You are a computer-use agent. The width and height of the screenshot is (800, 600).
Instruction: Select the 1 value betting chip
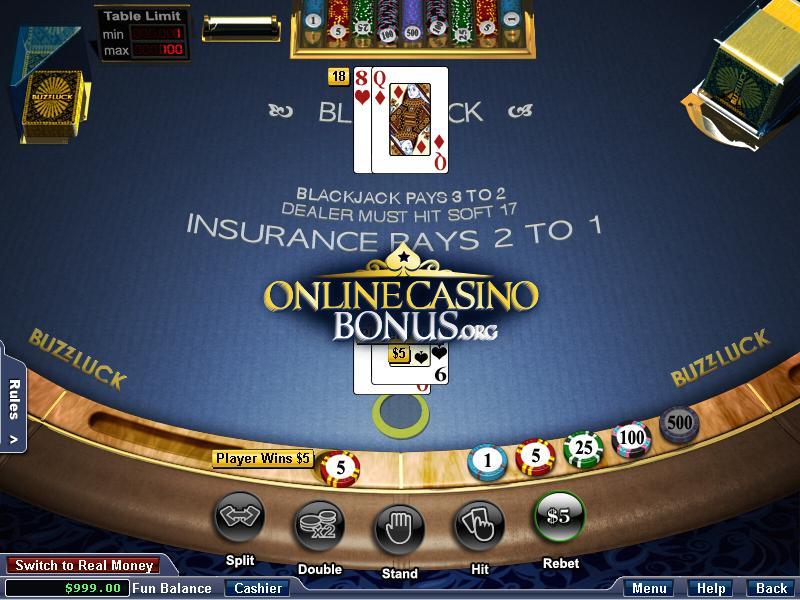click(487, 461)
